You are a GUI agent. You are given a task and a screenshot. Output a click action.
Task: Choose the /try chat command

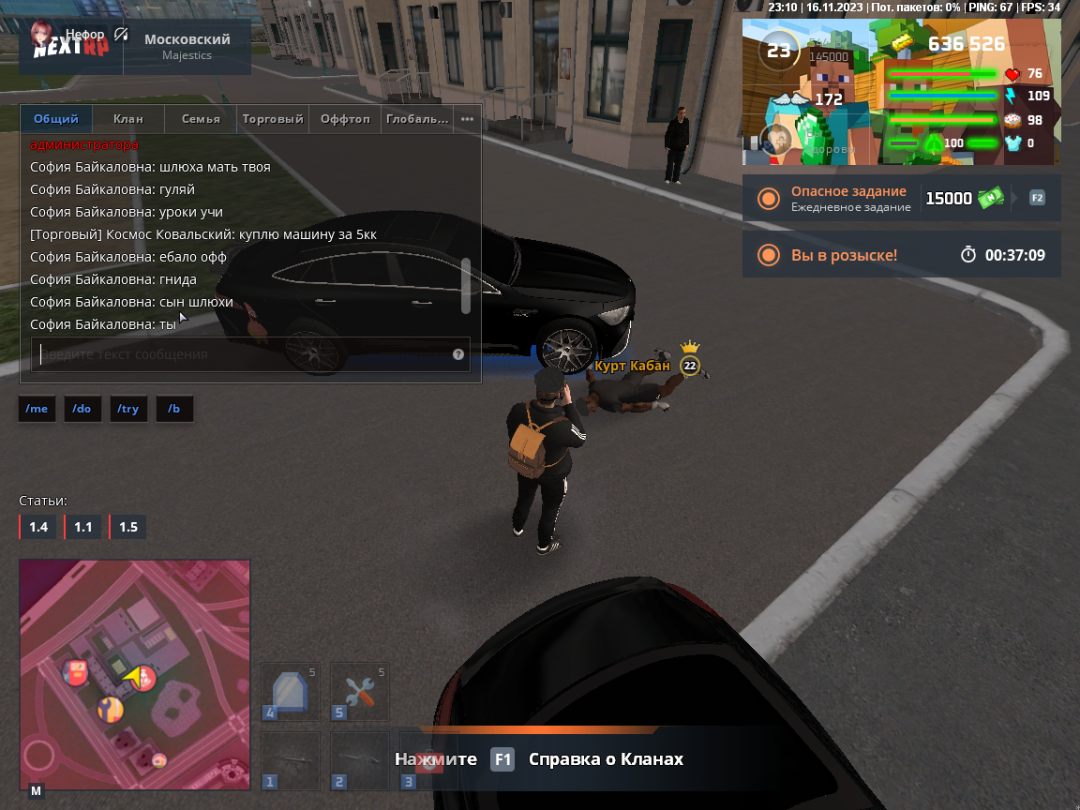coord(128,409)
